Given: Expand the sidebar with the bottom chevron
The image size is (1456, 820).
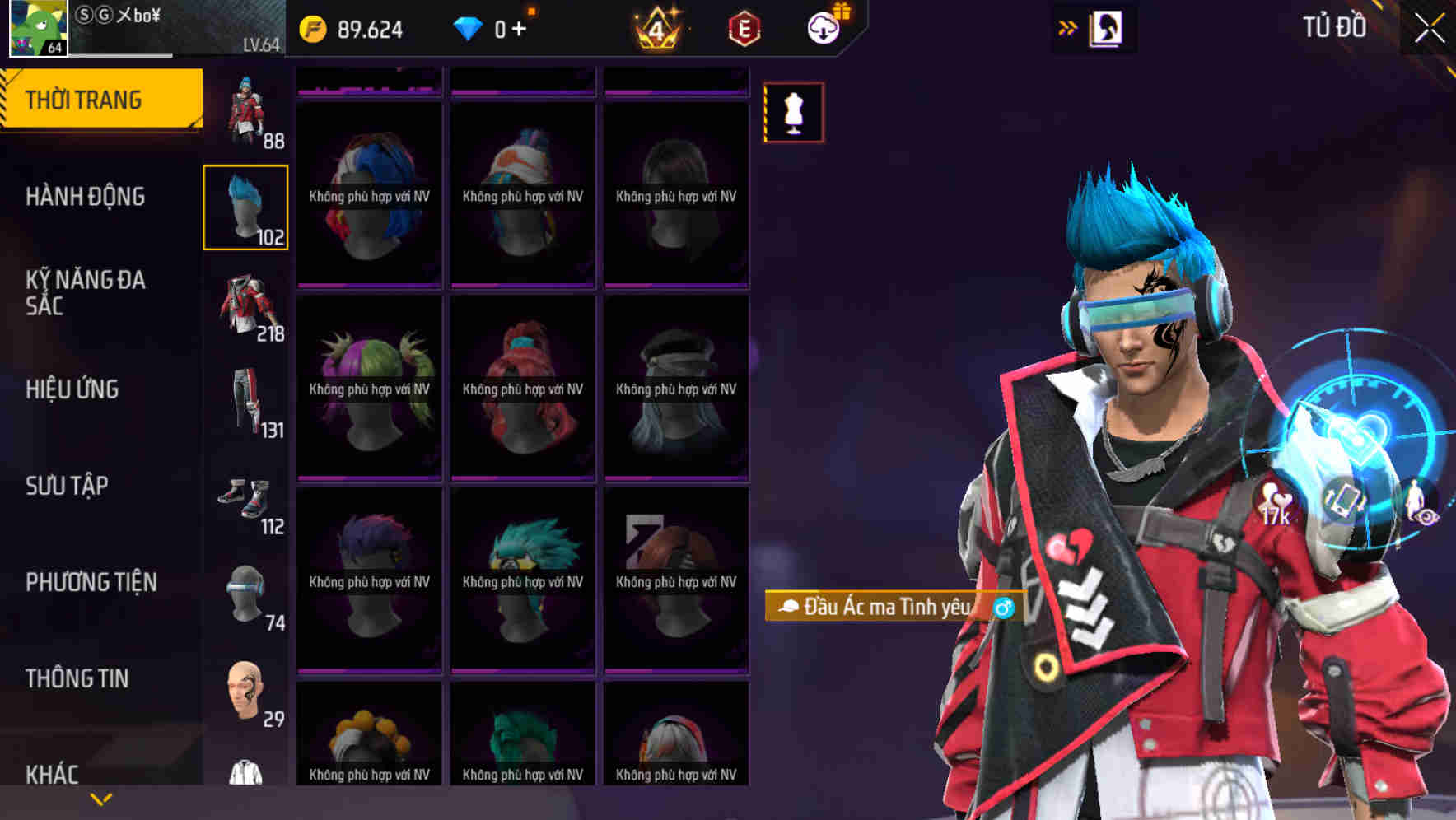Looking at the screenshot, I should pyautogui.click(x=100, y=798).
